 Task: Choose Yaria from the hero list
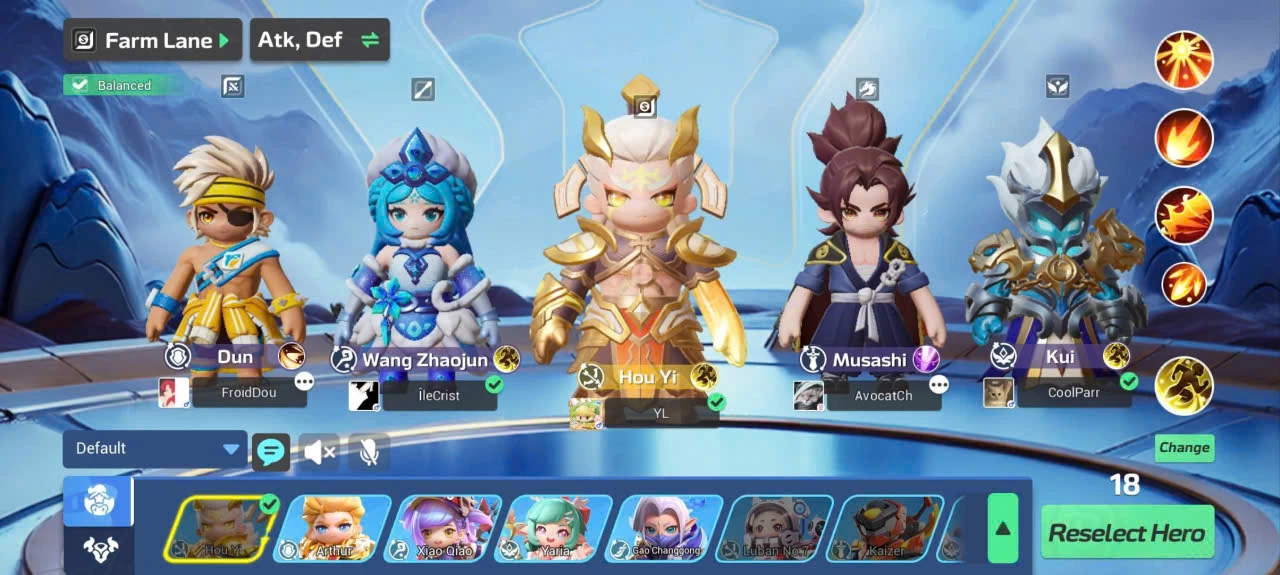click(554, 528)
